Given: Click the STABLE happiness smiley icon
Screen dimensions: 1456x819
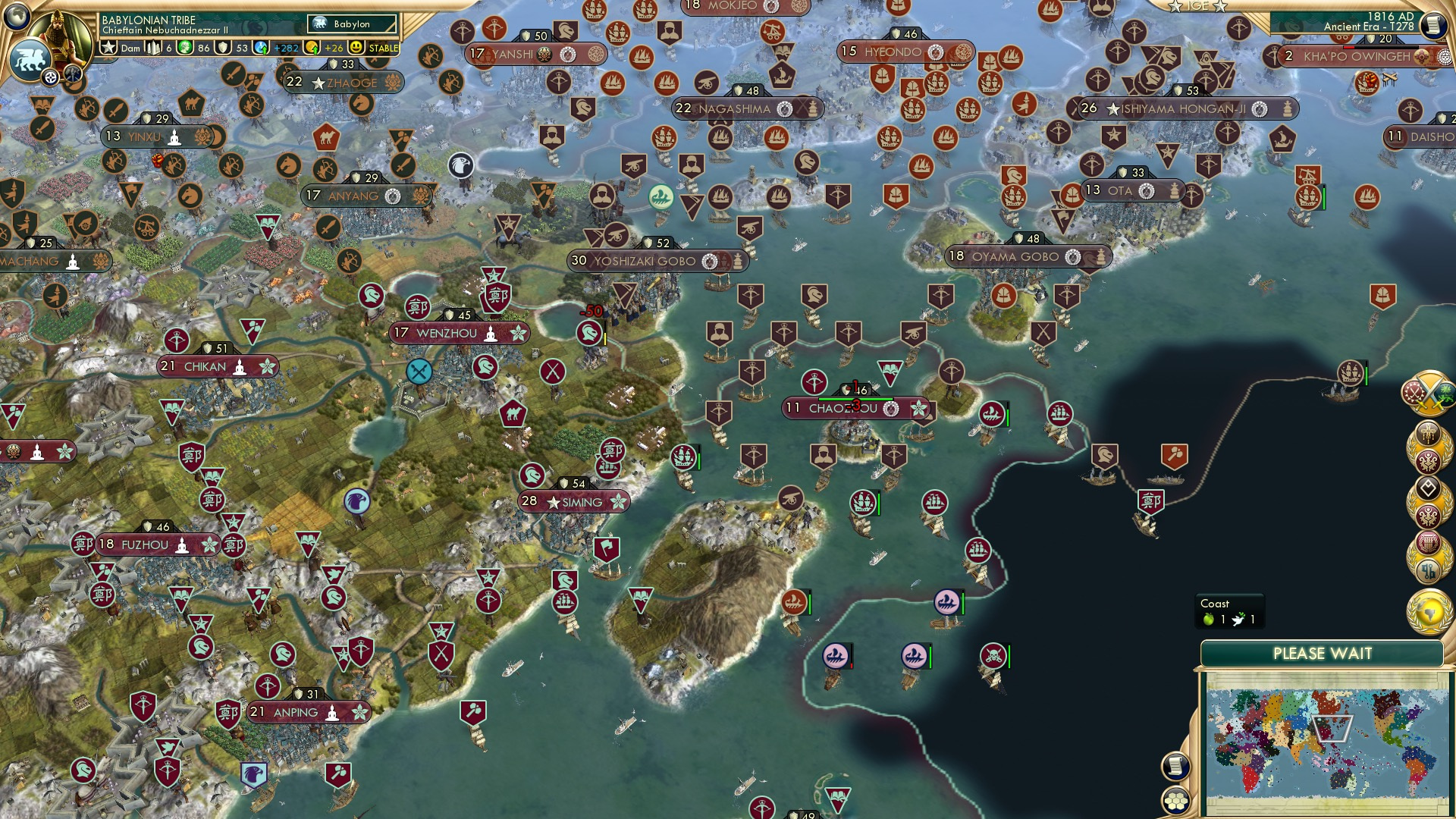Looking at the screenshot, I should pyautogui.click(x=354, y=48).
